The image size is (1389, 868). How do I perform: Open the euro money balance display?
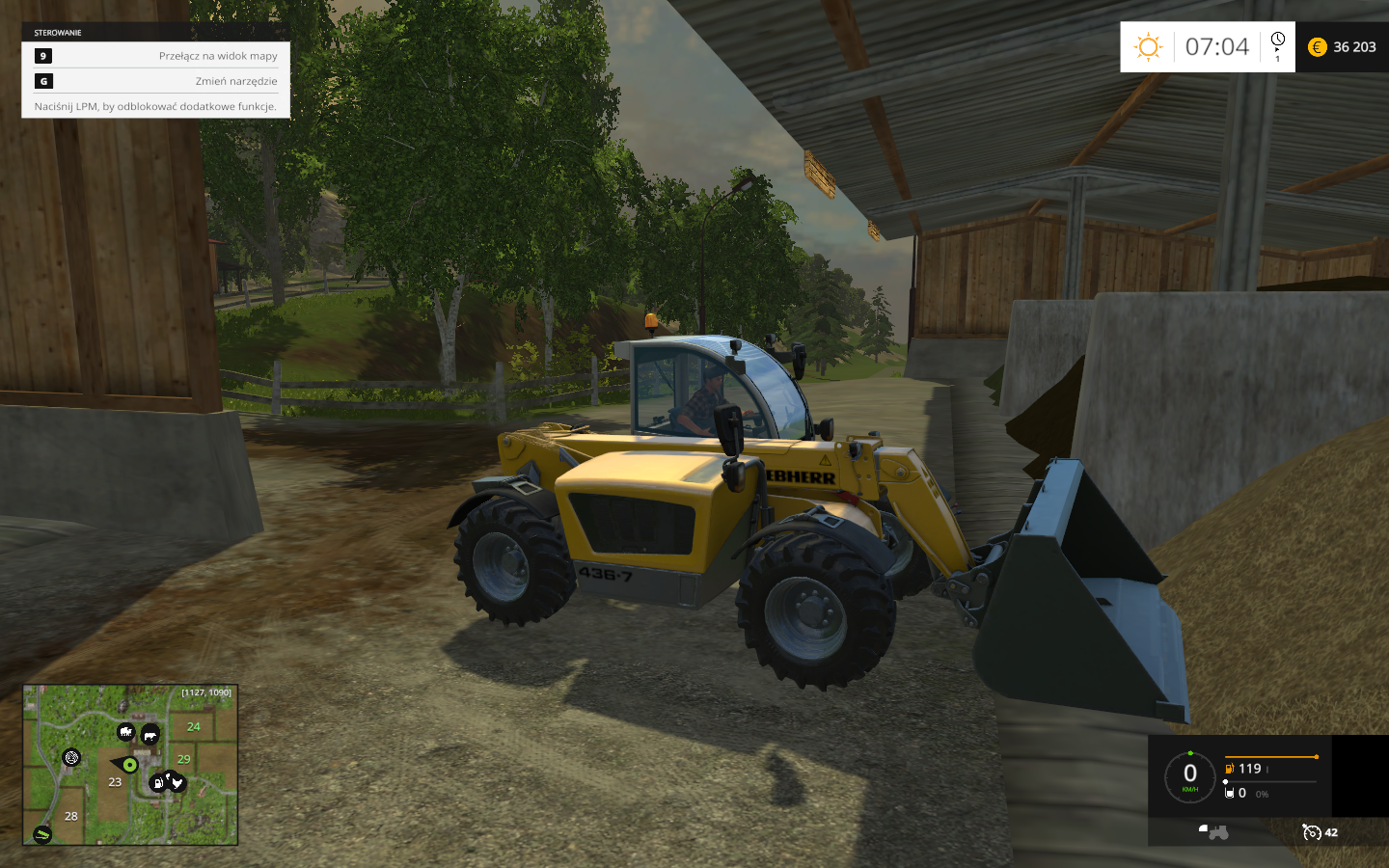(x=1342, y=46)
